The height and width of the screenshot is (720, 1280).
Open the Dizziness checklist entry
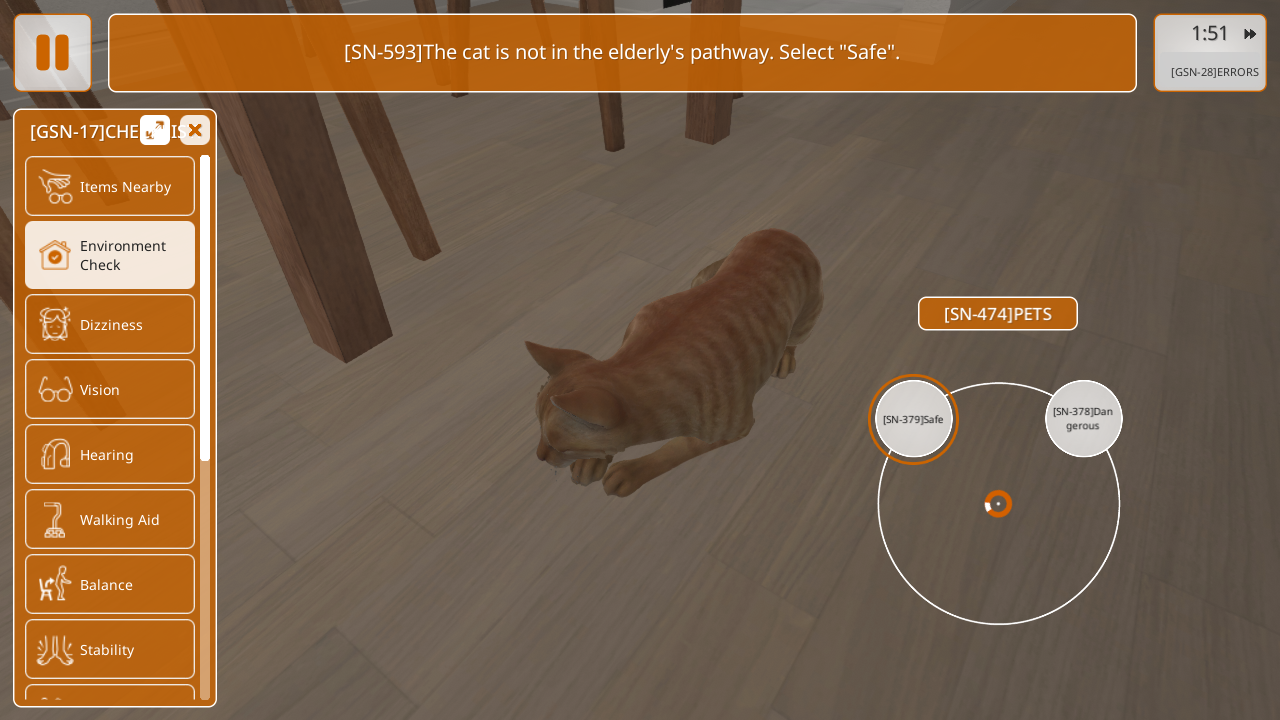[x=110, y=324]
